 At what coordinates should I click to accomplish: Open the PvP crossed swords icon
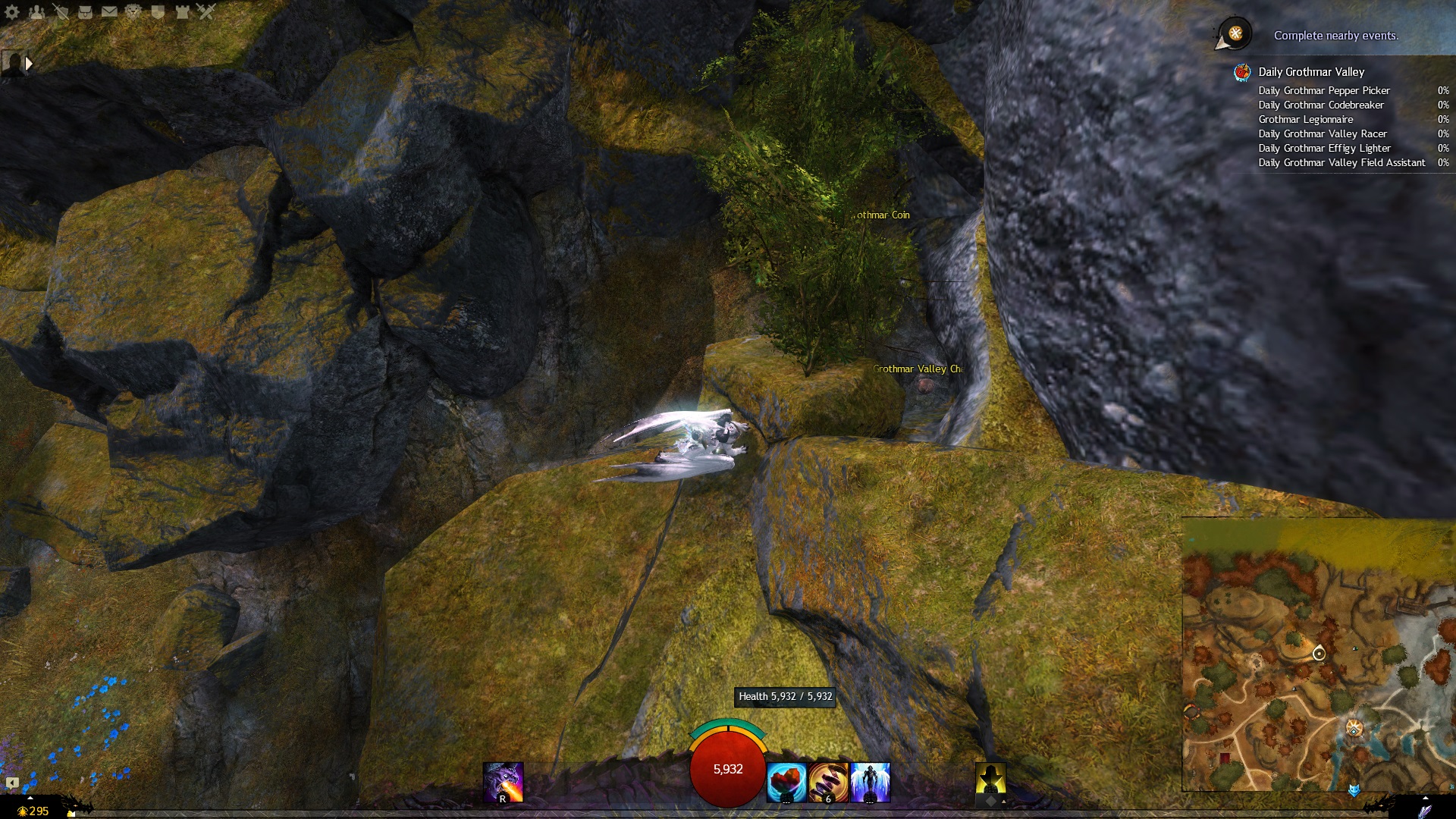tap(206, 11)
